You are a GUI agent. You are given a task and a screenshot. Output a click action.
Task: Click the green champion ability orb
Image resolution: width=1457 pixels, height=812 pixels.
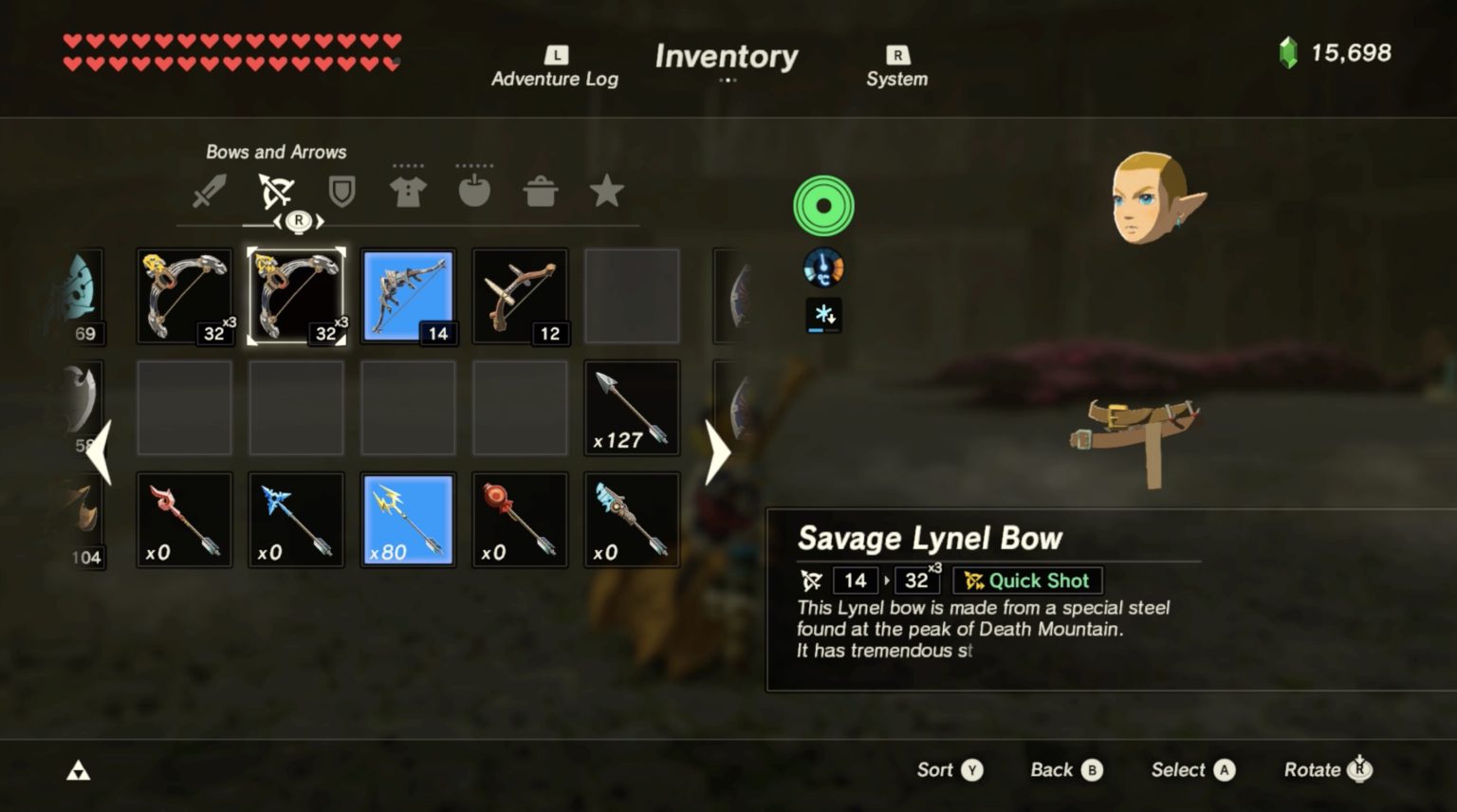click(x=821, y=204)
